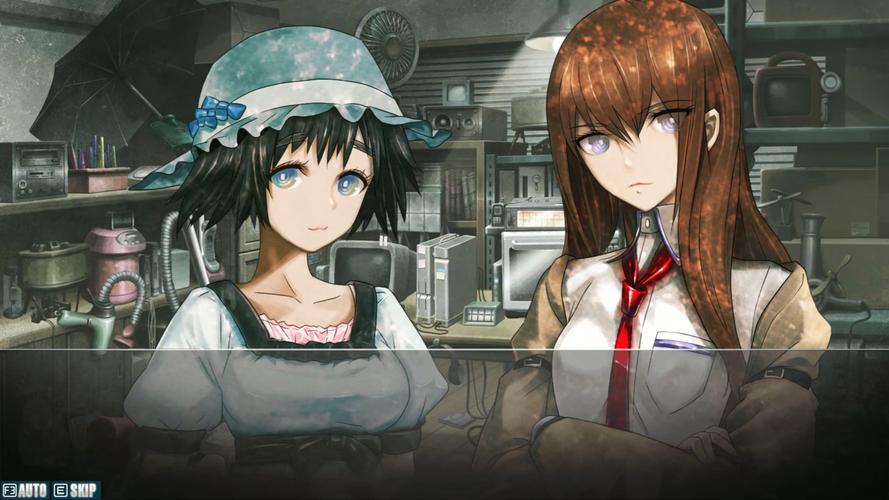Viewport: 889px width, 500px height.
Task: Toggle AUTO text advance mode
Action: click(x=27, y=490)
